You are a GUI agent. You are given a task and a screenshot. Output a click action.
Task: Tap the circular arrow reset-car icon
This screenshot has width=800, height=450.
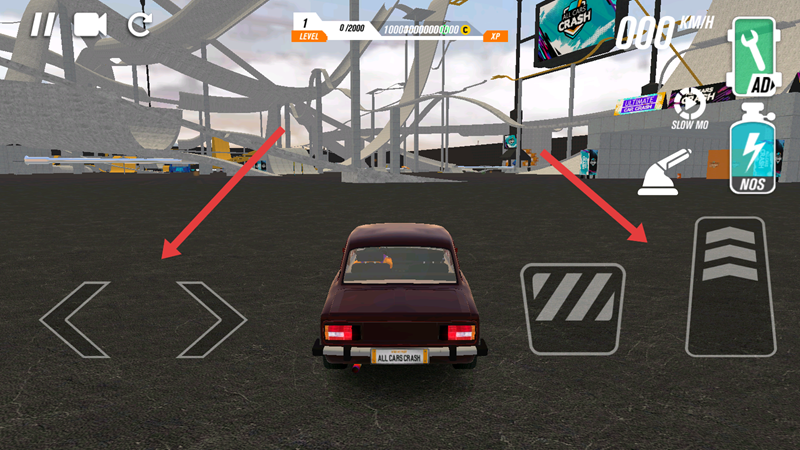click(x=139, y=24)
